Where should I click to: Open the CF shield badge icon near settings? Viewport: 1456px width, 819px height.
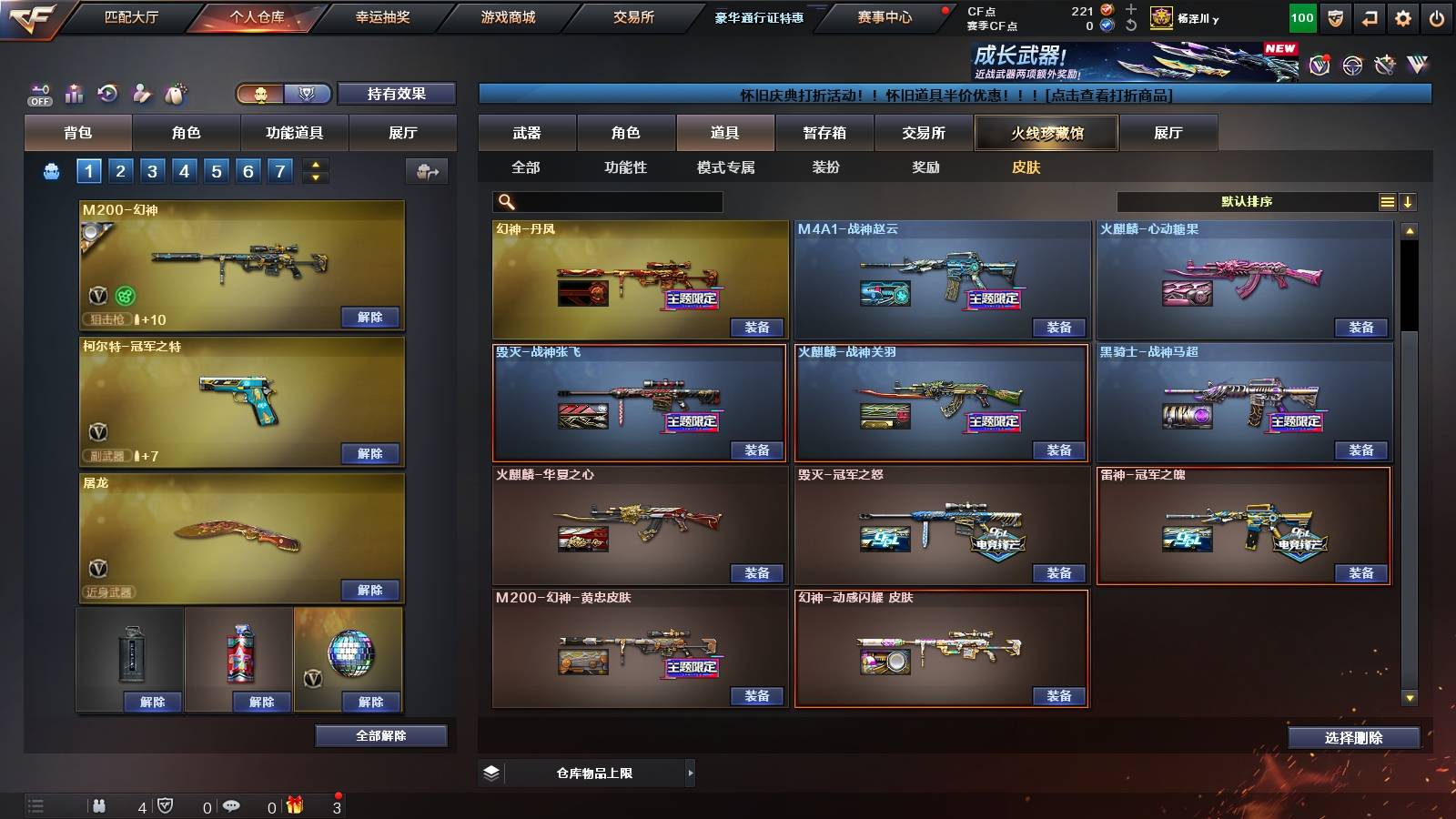(x=1334, y=18)
